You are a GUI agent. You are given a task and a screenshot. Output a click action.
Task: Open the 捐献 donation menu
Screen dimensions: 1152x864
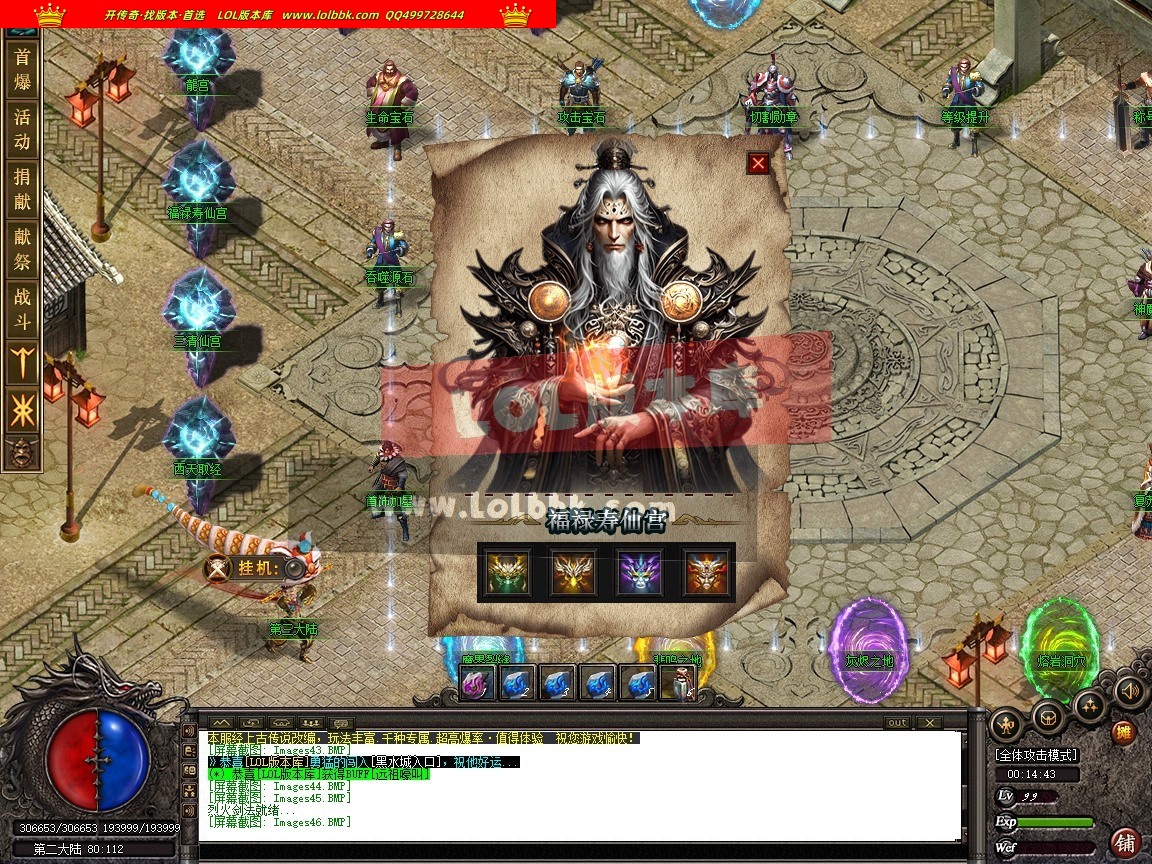[x=22, y=189]
